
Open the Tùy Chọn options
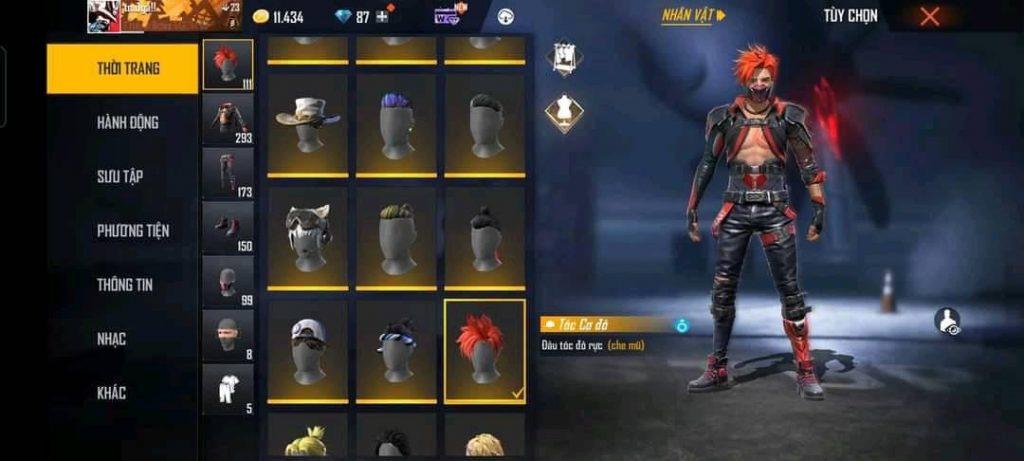click(850, 16)
